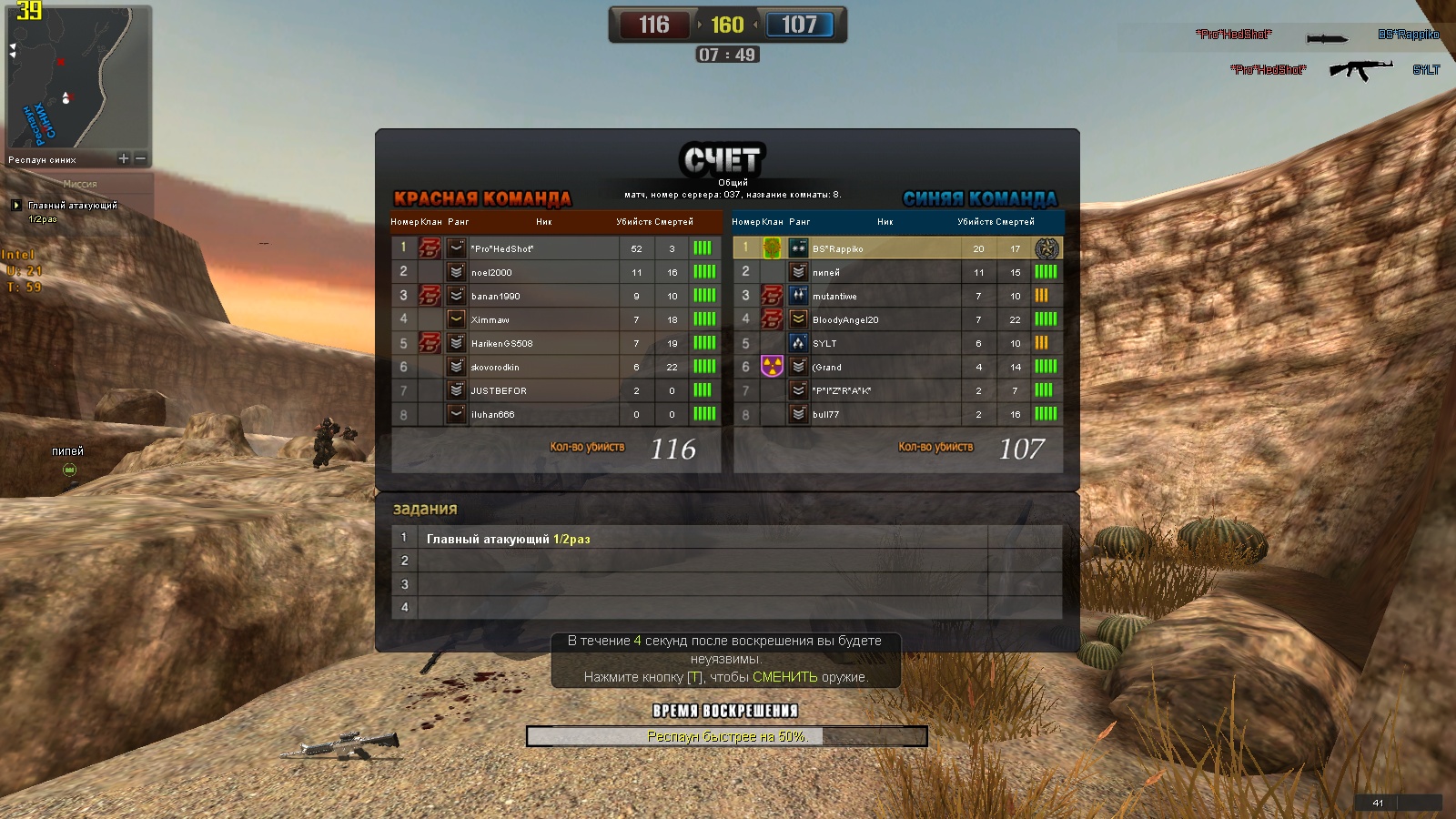
Task: Zoom out the minimap with minus button
Action: pyautogui.click(x=141, y=158)
